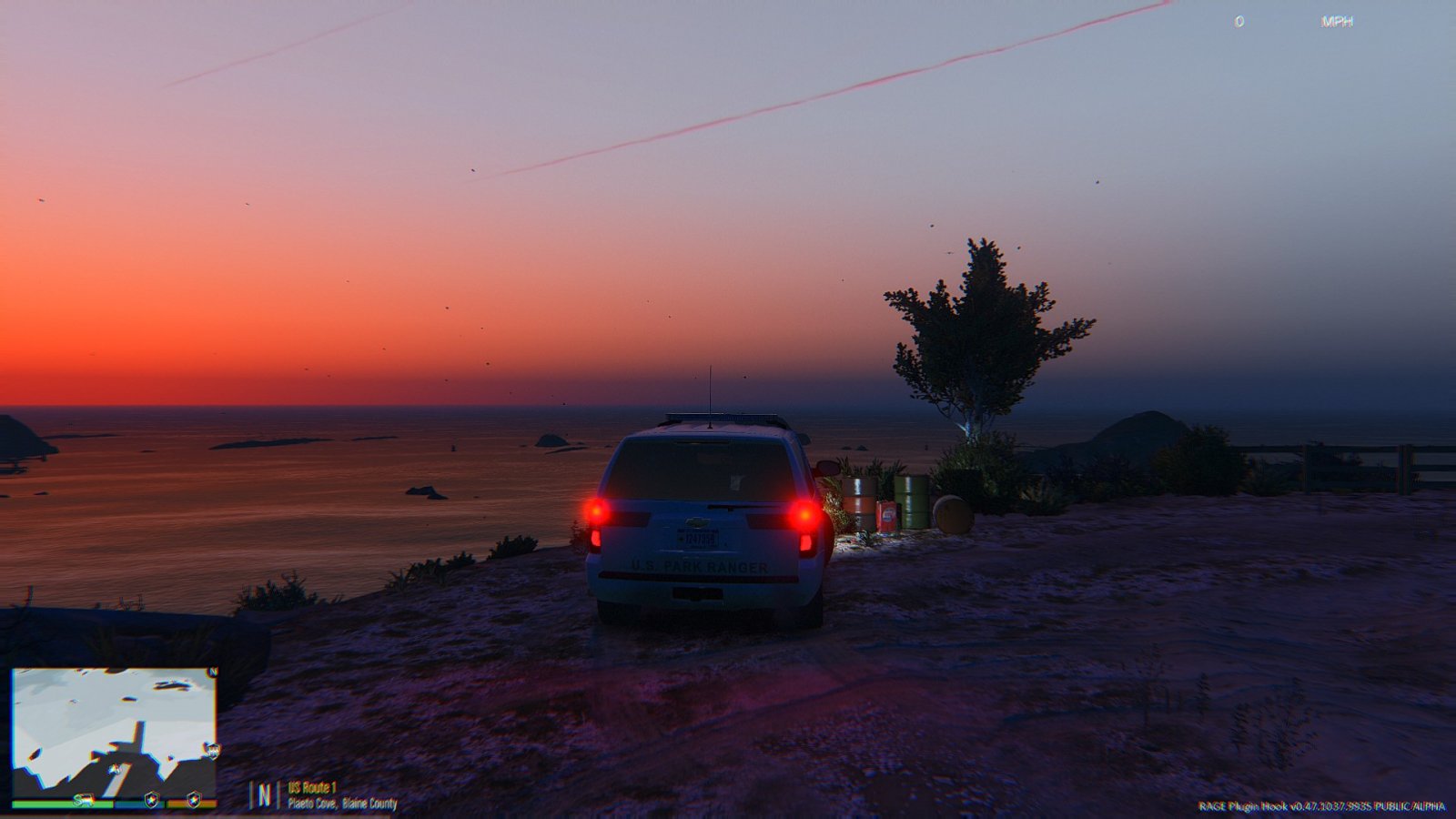Select the shield blip on minimap's right edge
Screen dimensions: 1456x819
point(212,751)
